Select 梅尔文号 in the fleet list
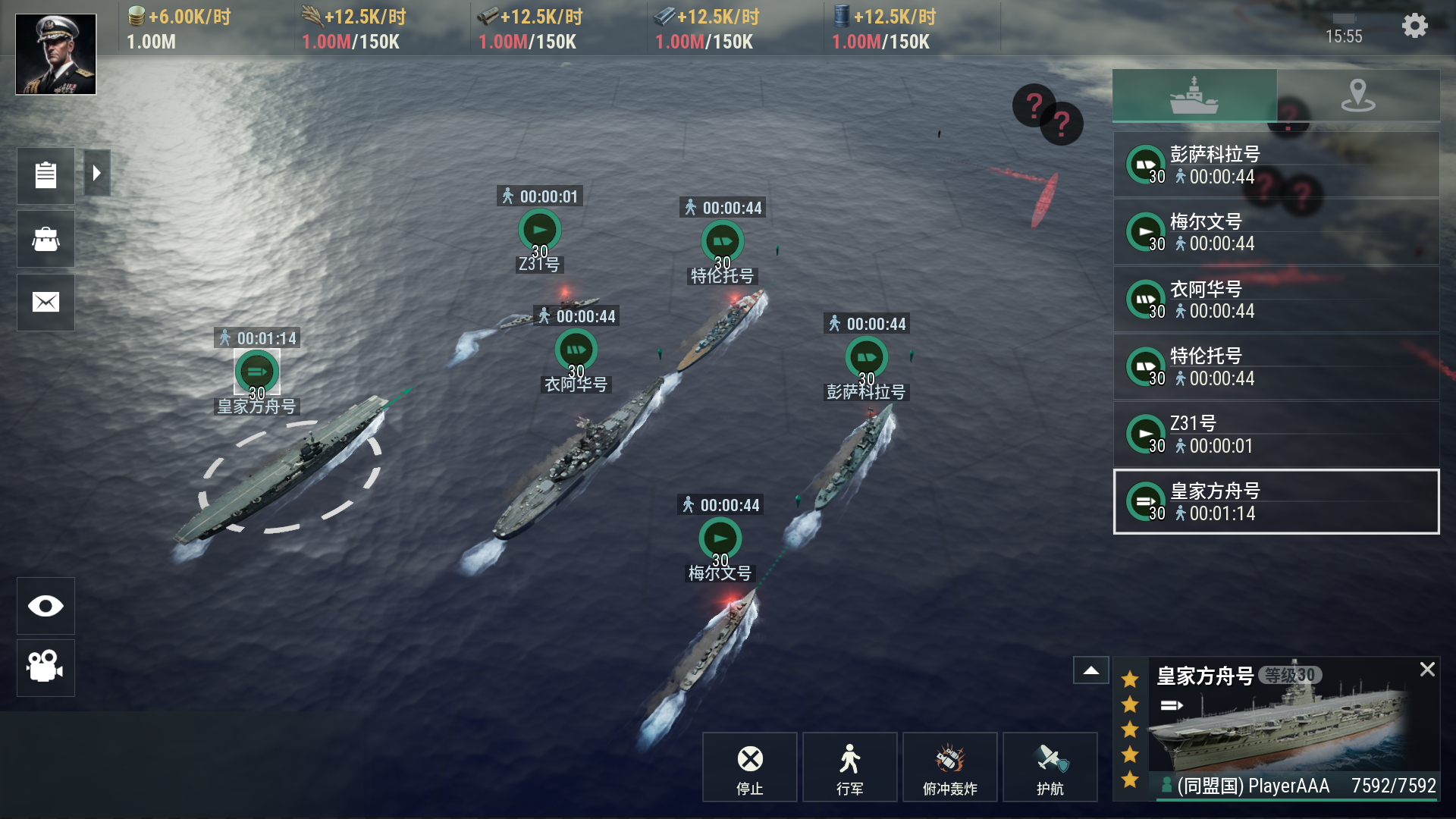This screenshot has width=1456, height=819. click(1276, 232)
